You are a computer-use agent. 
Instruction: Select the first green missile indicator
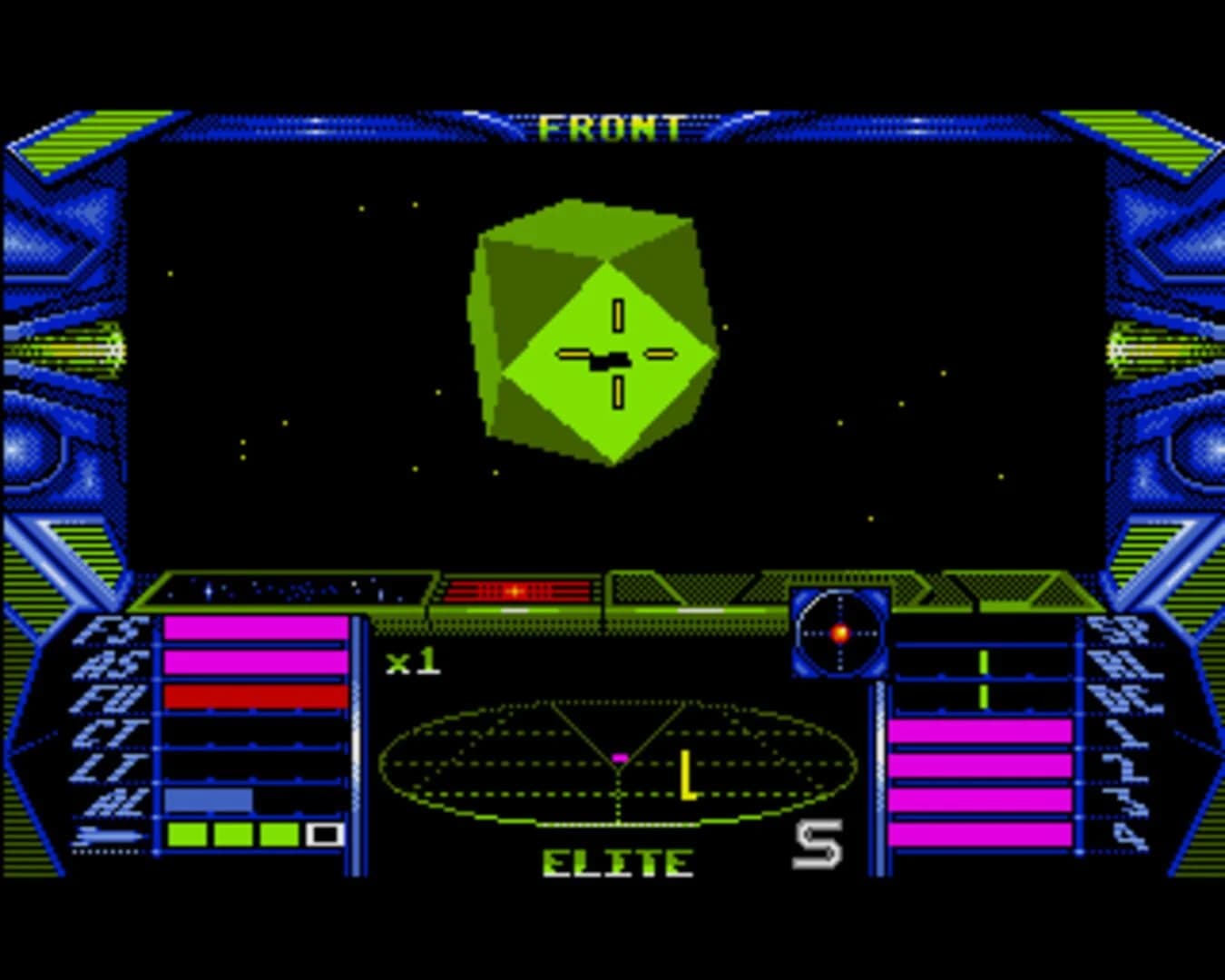(x=188, y=832)
